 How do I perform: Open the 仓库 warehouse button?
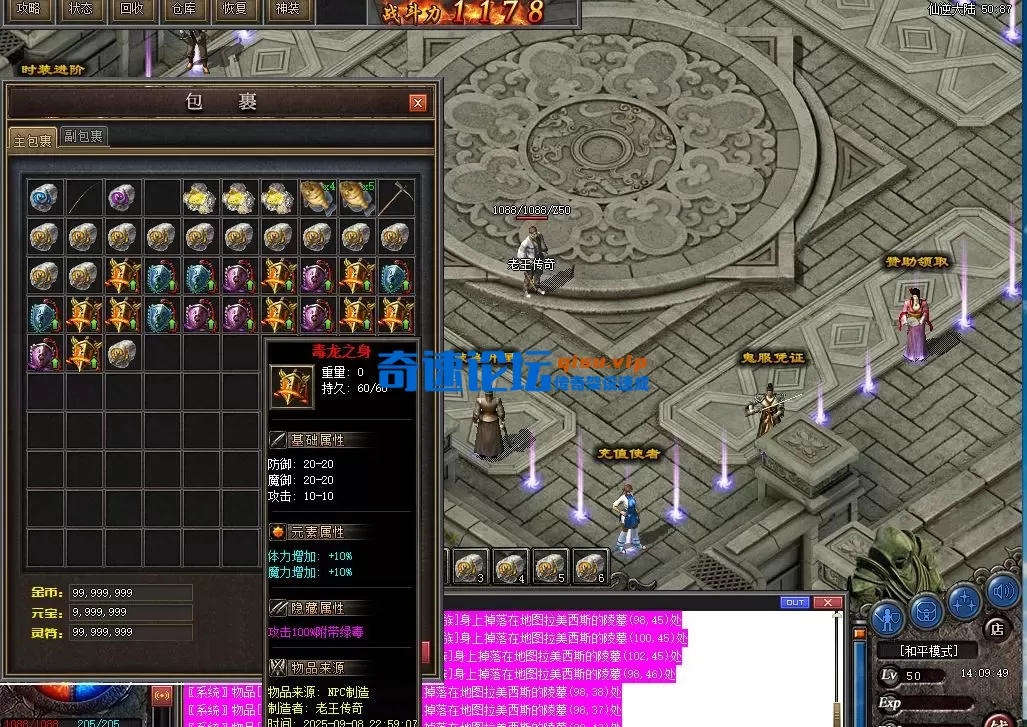click(183, 9)
